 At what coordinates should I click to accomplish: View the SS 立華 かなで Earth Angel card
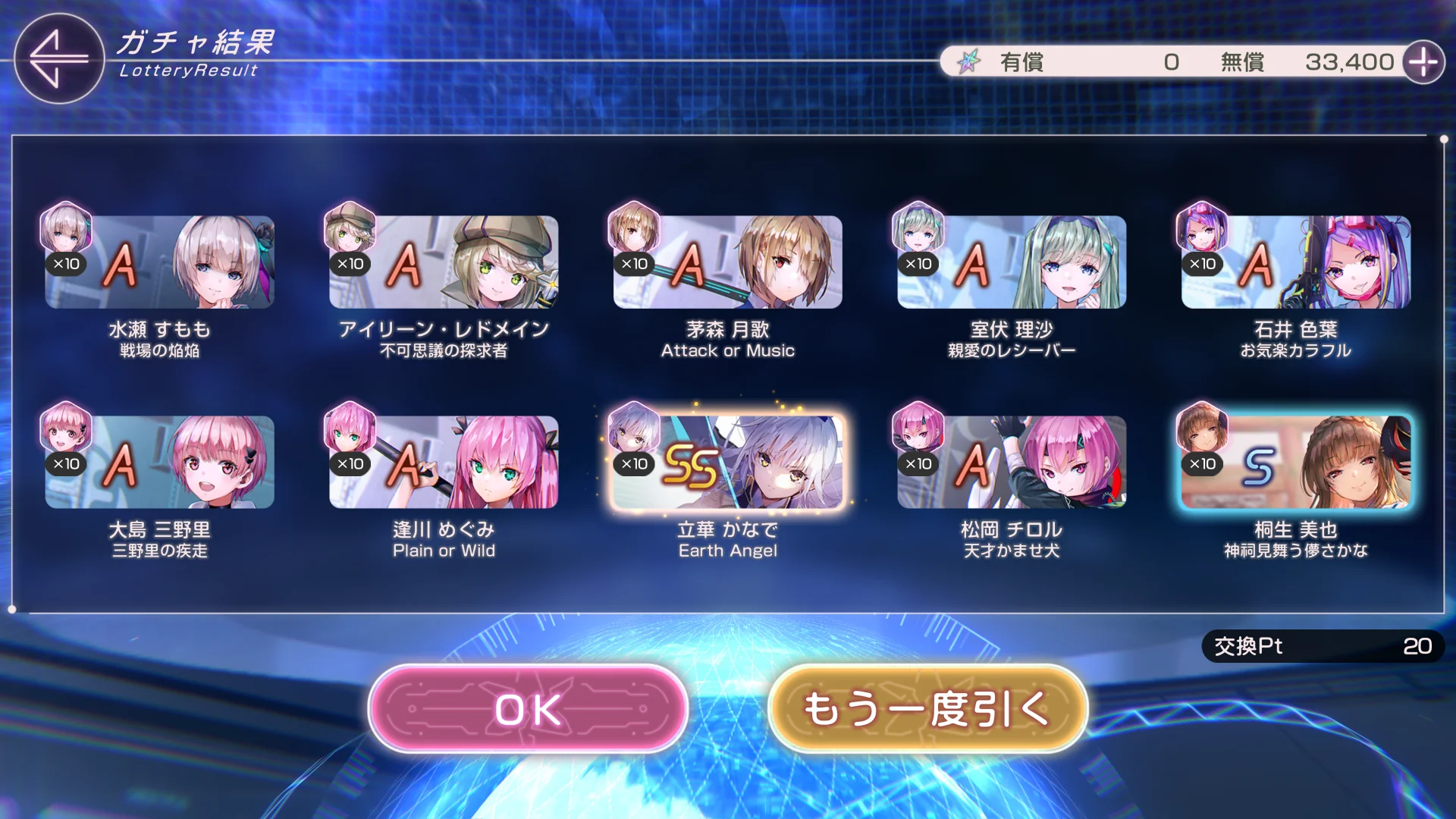pyautogui.click(x=727, y=463)
